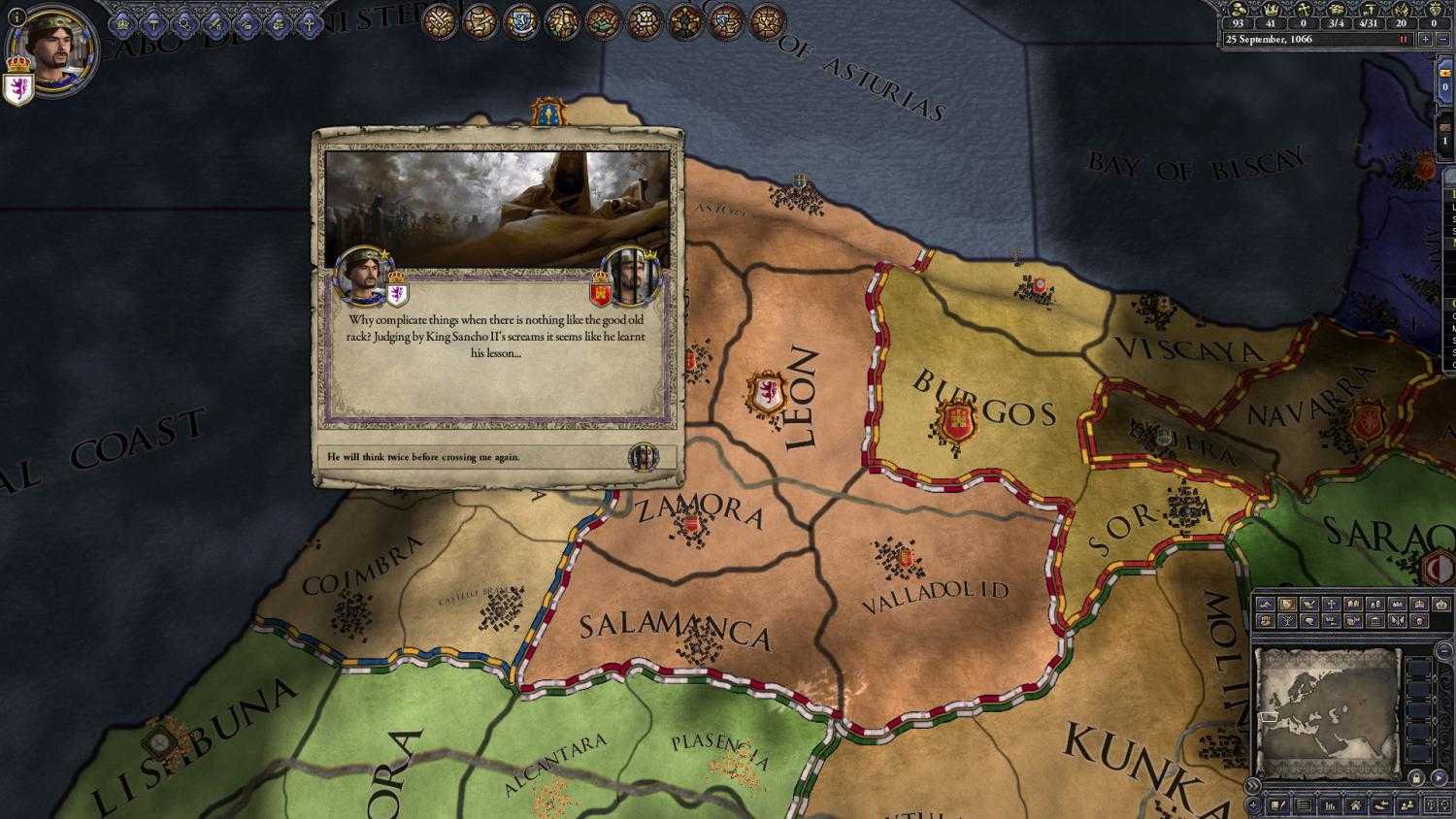Click the plus button to increase game speed
1456x819 pixels.
(1426, 39)
